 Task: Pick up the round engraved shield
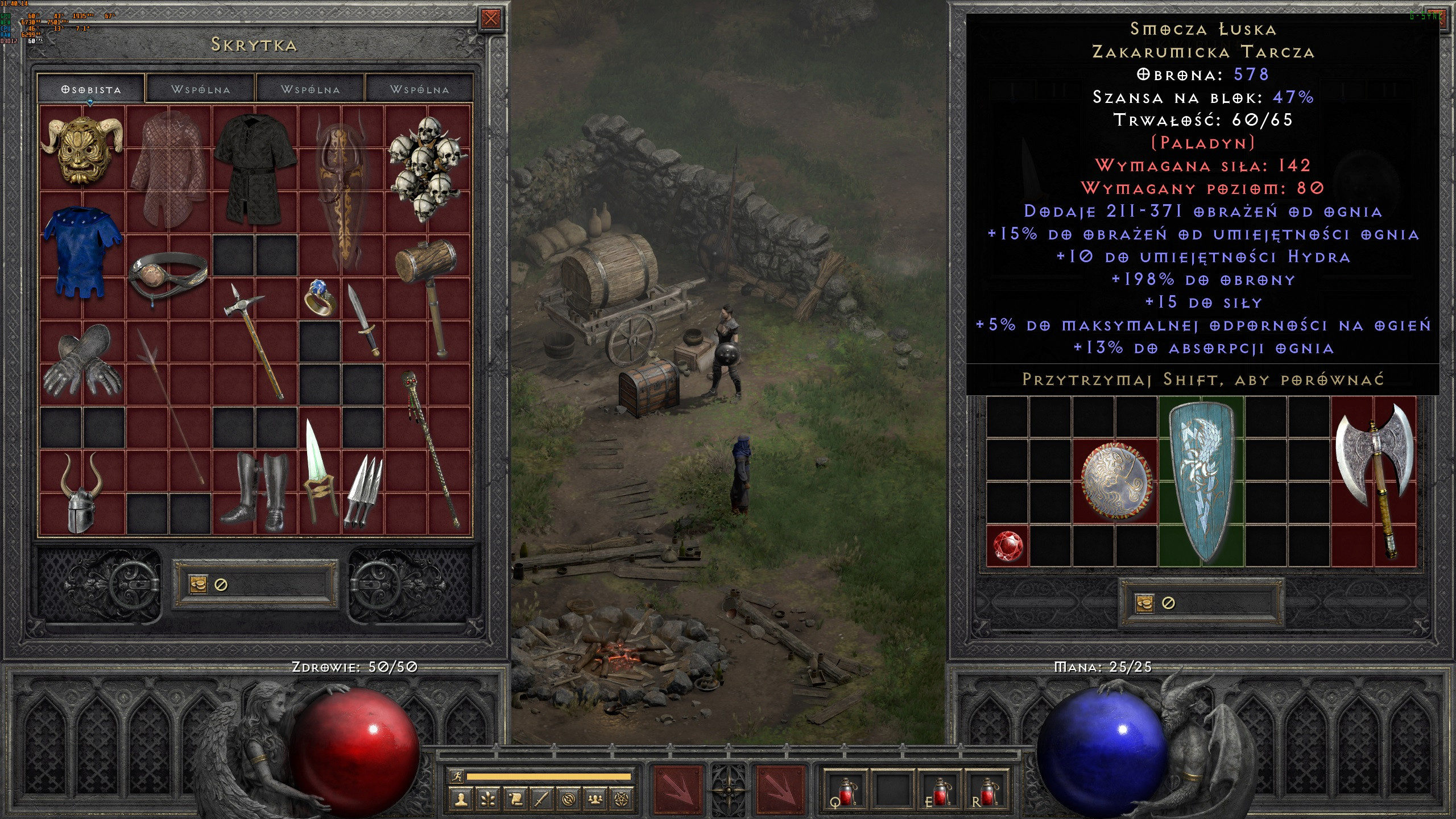pyautogui.click(x=1115, y=481)
